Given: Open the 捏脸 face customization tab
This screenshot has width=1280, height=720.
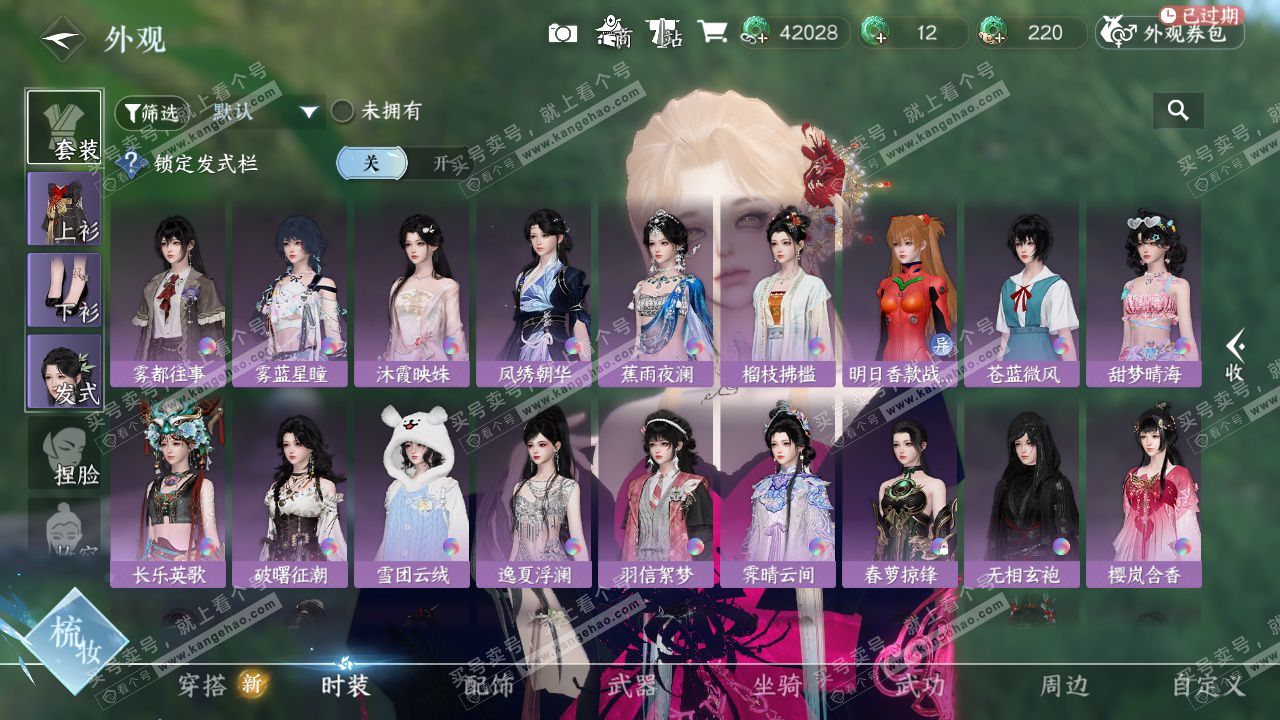Looking at the screenshot, I should [64, 453].
